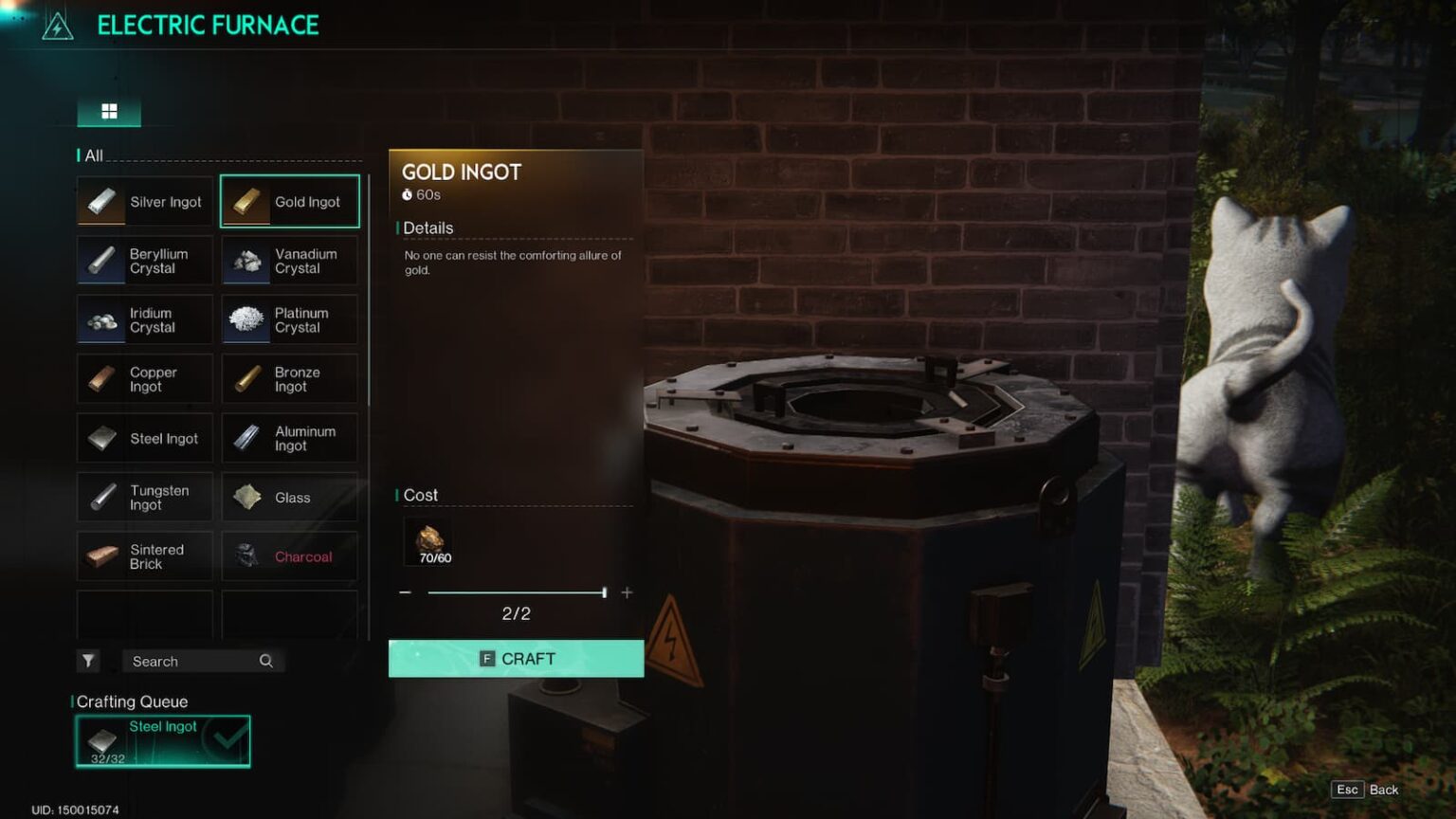Select the Steel Ingot recipe tile
The image size is (1456, 819).
coord(145,438)
